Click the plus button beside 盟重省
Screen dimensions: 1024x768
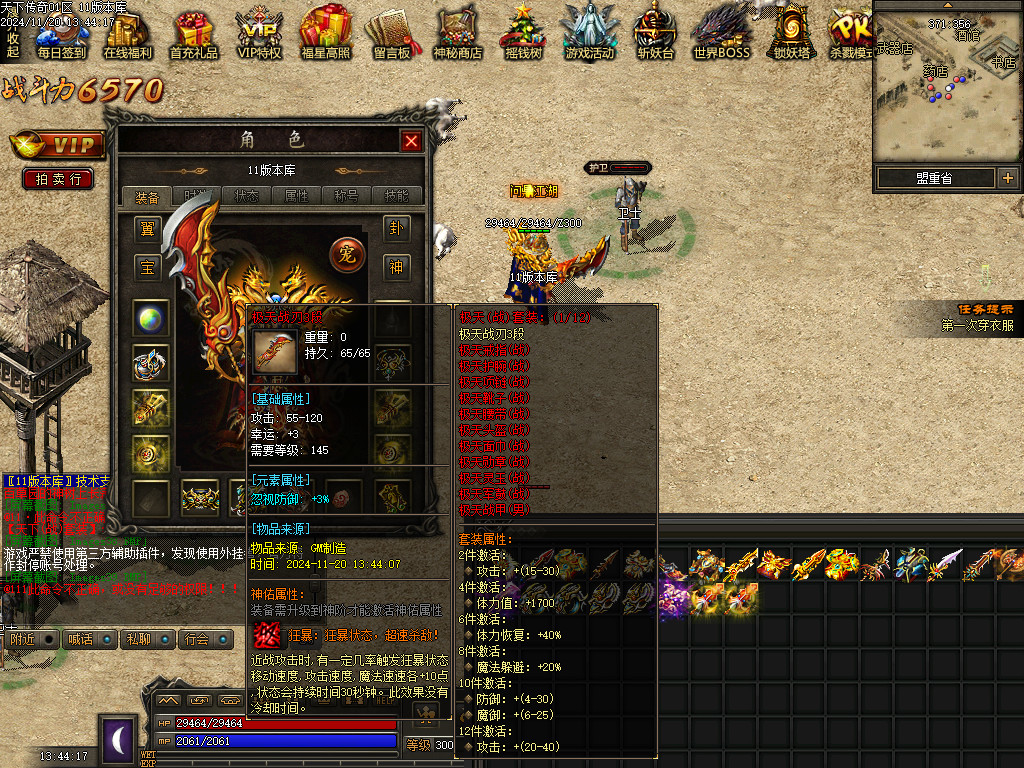(1007, 178)
